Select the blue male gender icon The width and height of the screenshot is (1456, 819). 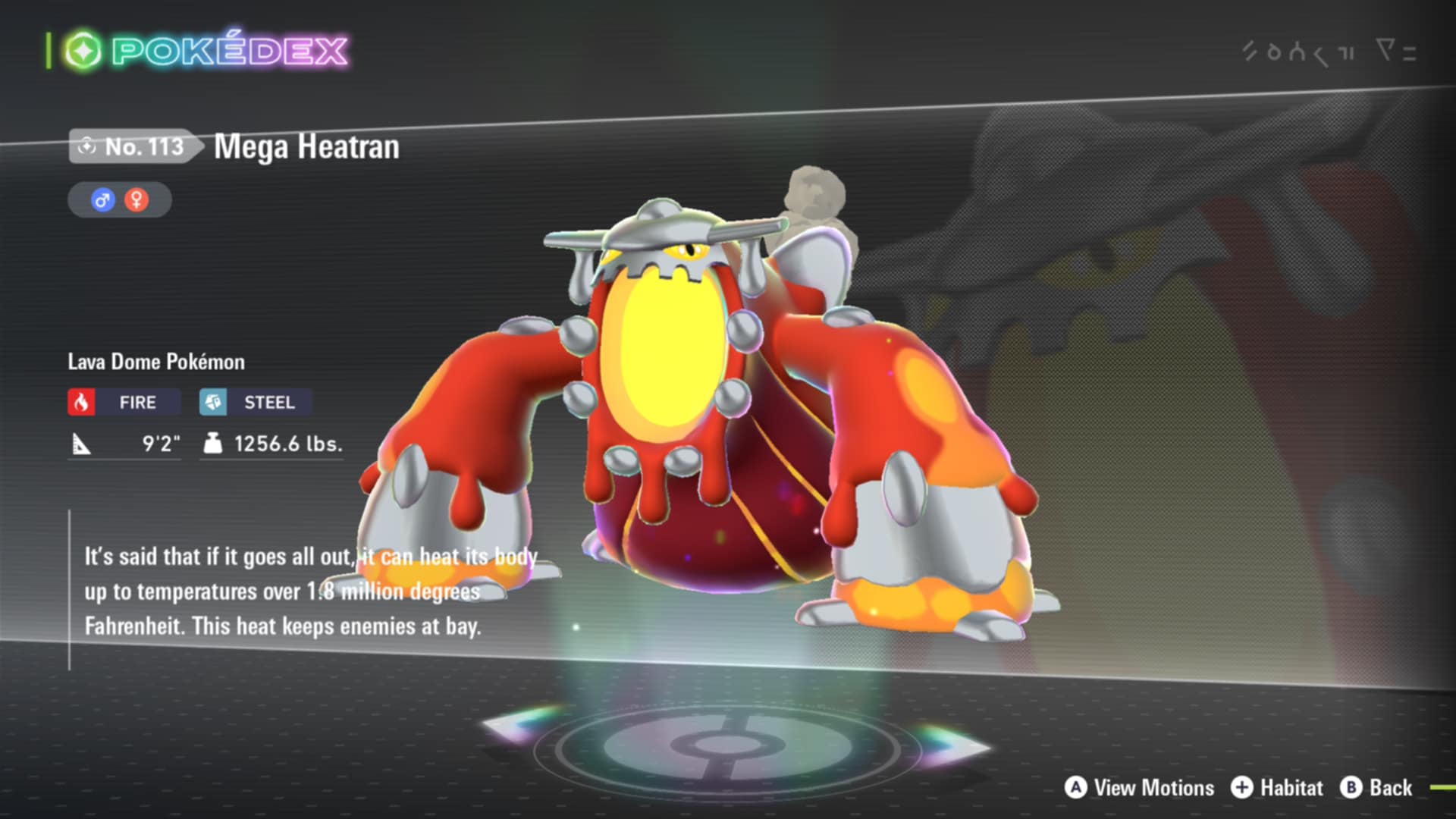102,200
